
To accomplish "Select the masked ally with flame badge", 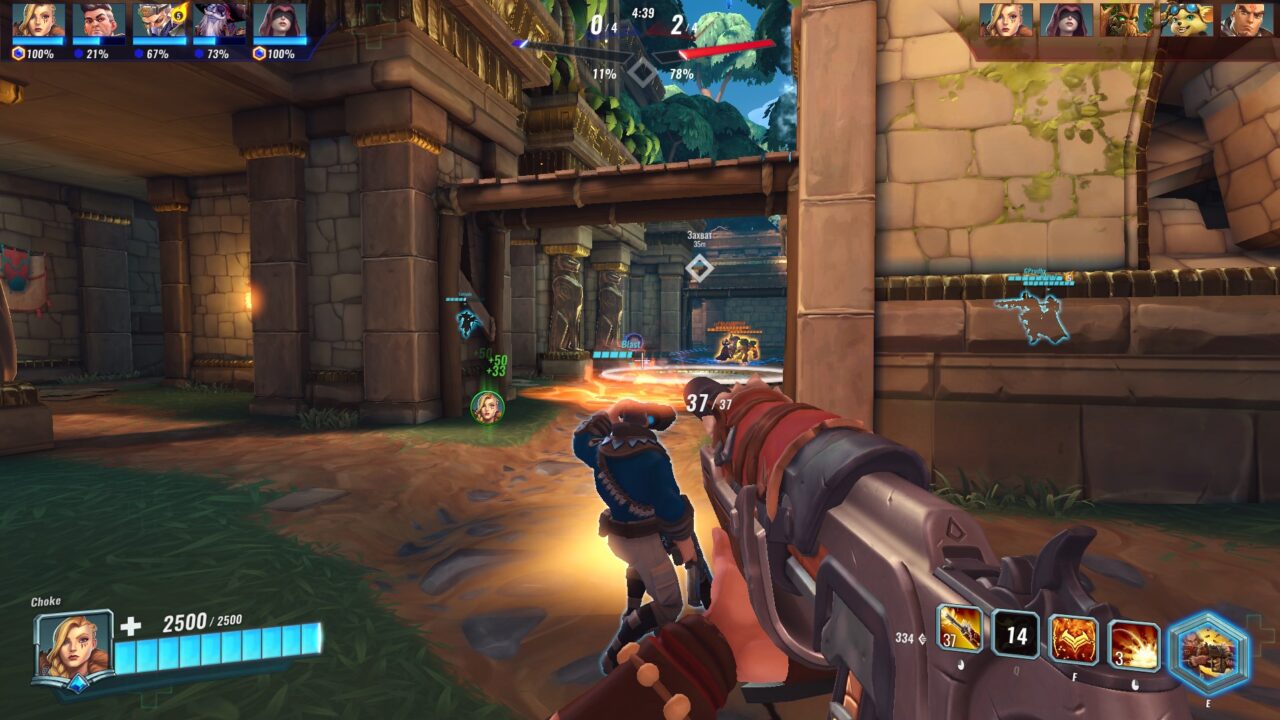I will (x=159, y=21).
